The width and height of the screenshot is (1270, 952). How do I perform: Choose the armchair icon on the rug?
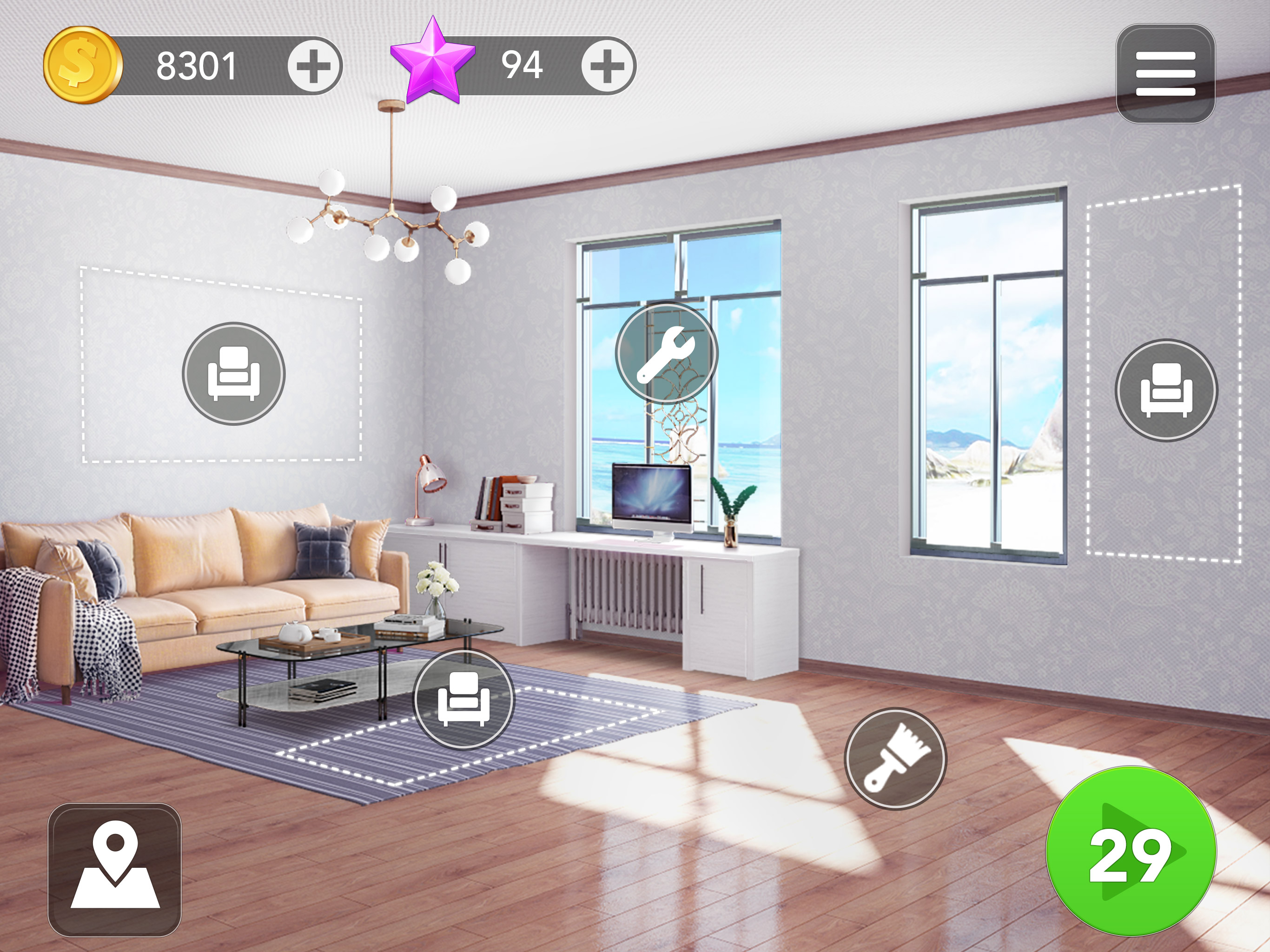click(464, 699)
